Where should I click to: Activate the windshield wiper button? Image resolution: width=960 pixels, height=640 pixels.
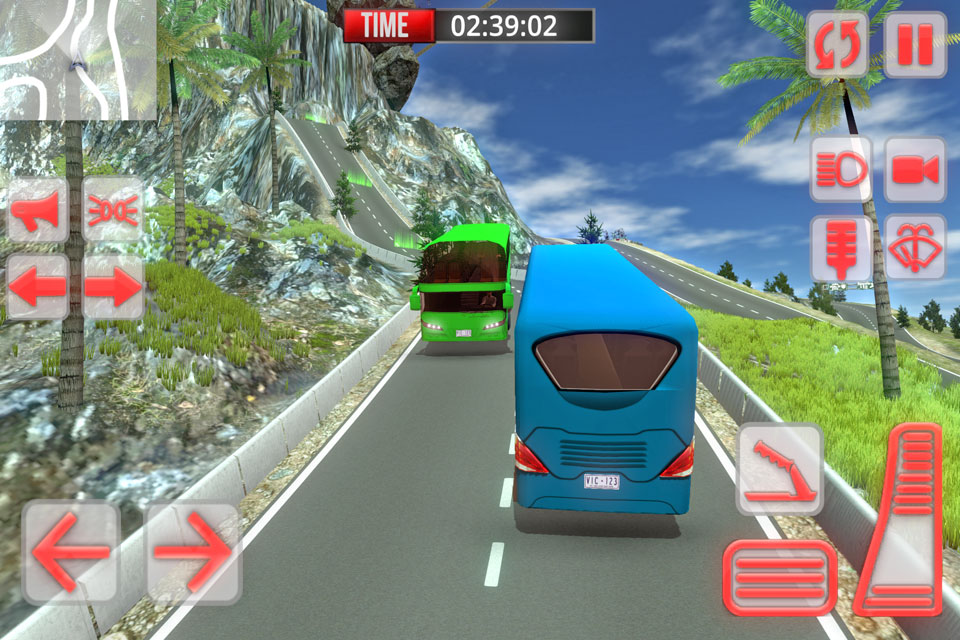pyautogui.click(x=915, y=247)
